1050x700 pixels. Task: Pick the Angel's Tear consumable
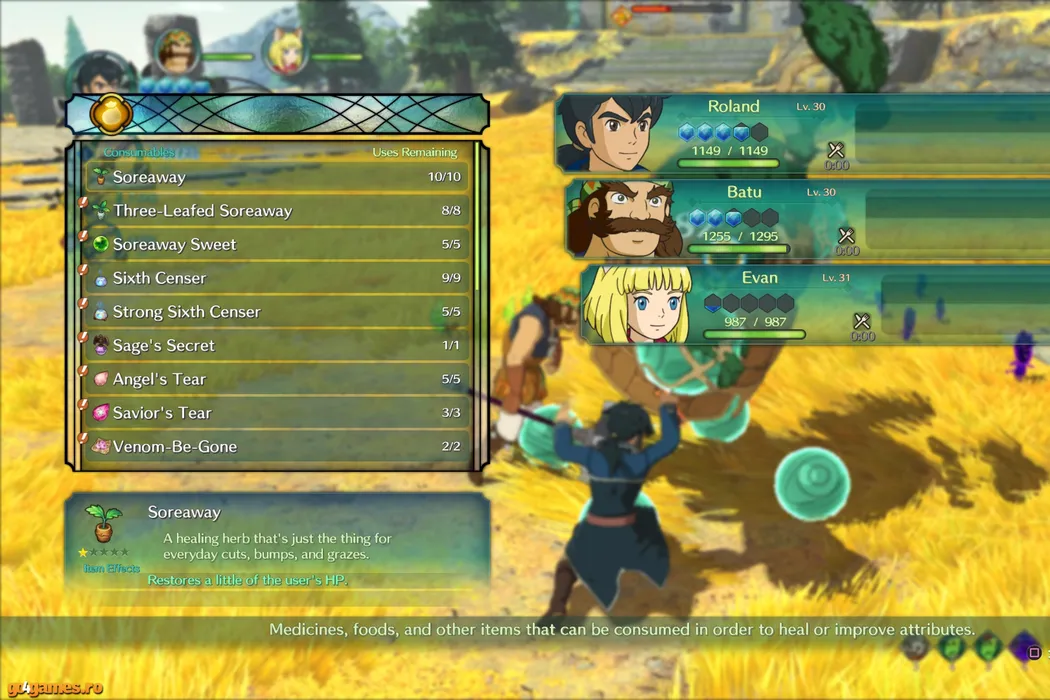point(275,379)
